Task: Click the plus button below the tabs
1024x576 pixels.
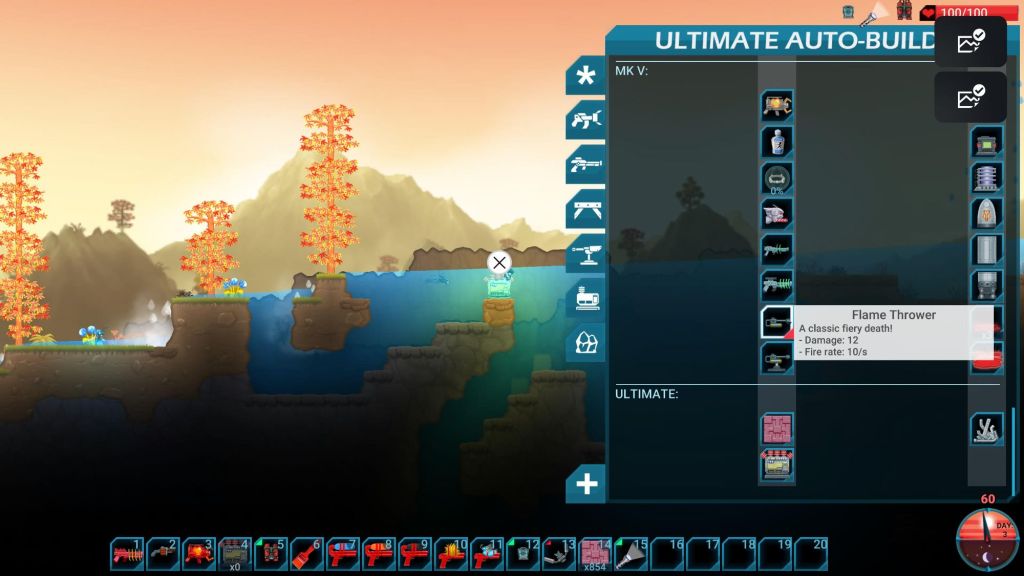Action: [586, 485]
